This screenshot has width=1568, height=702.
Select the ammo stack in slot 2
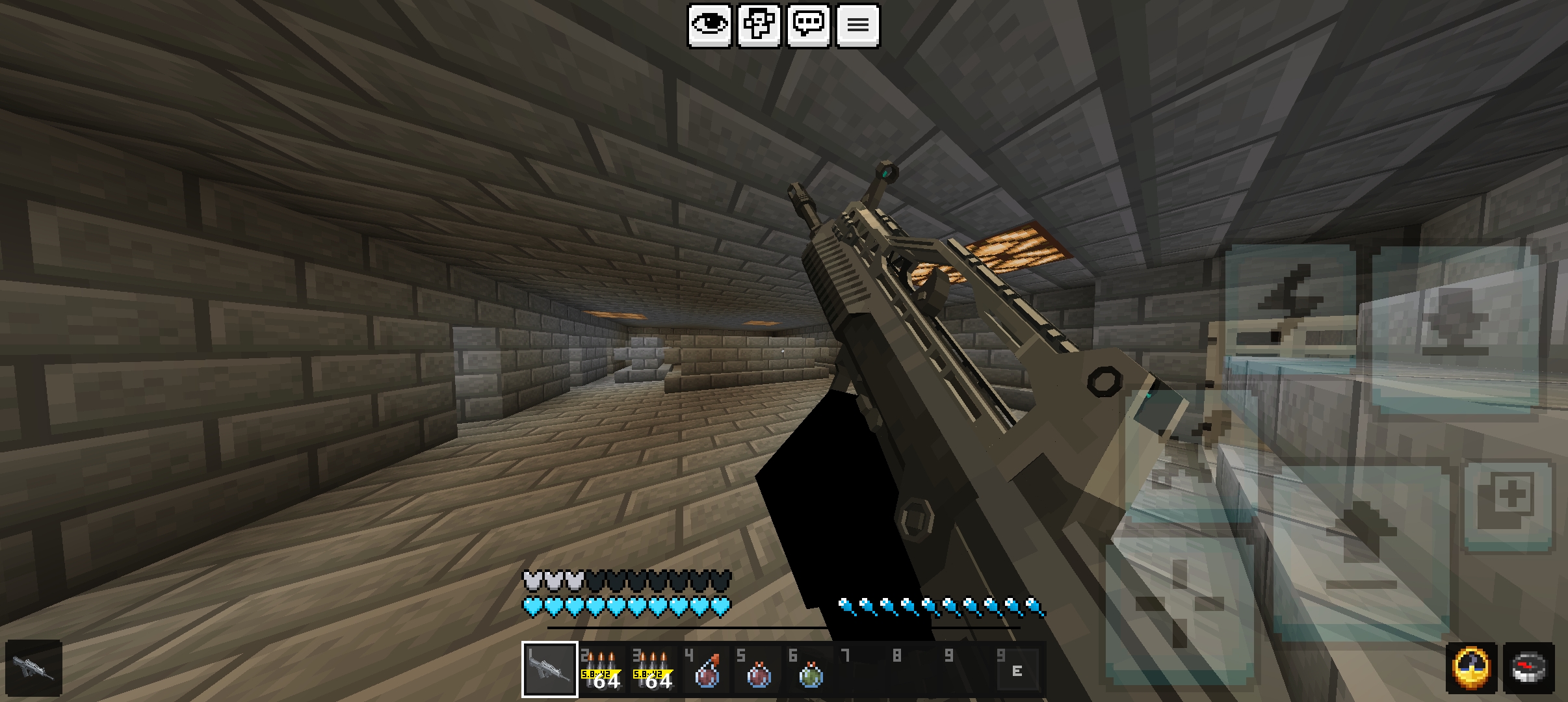tap(601, 669)
